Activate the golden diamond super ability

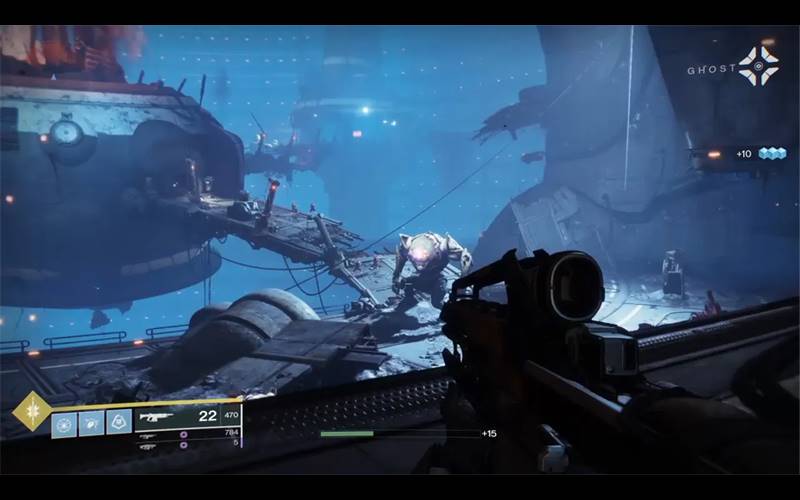(x=30, y=411)
